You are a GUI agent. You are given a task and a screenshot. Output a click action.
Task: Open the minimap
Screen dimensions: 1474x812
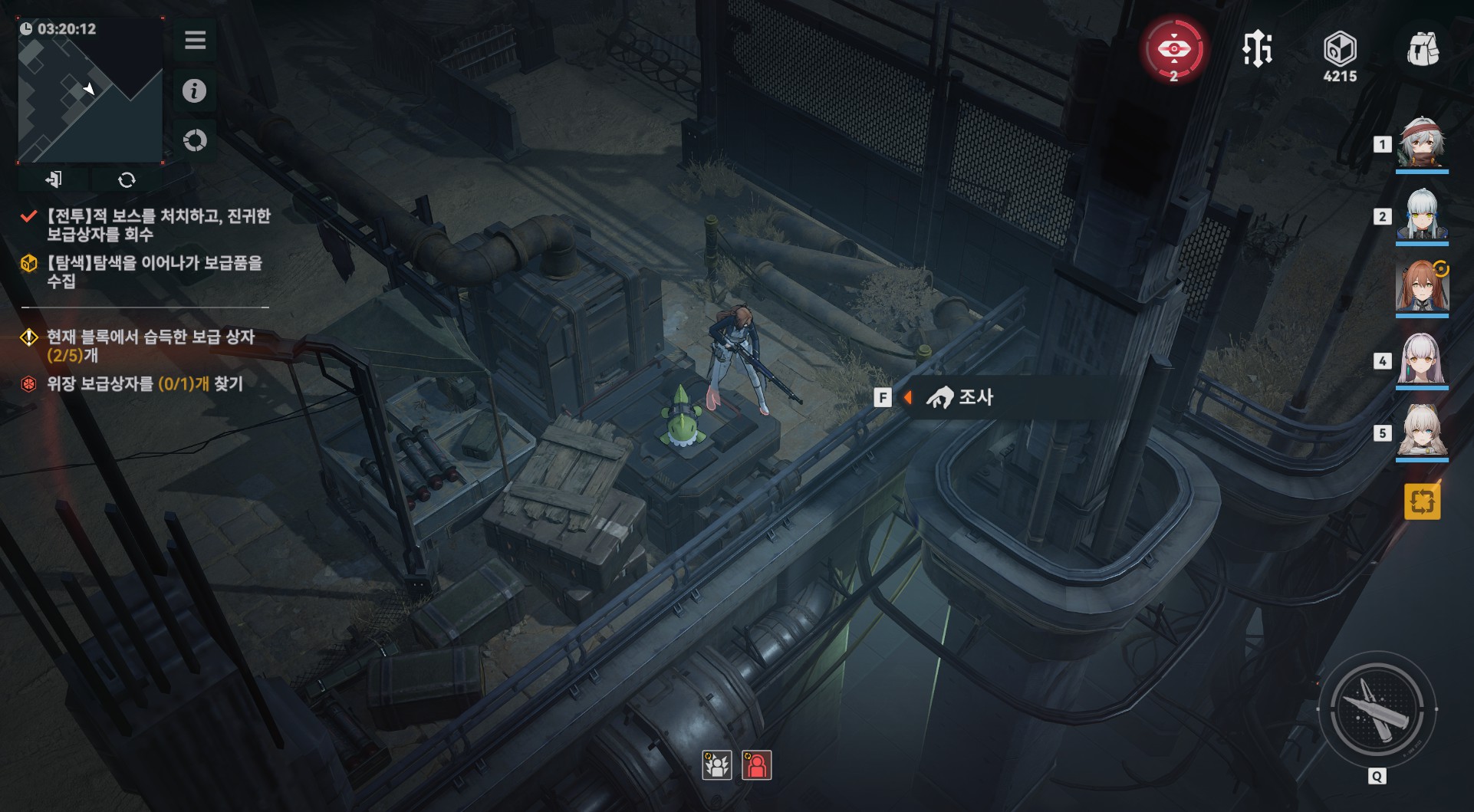(x=90, y=90)
